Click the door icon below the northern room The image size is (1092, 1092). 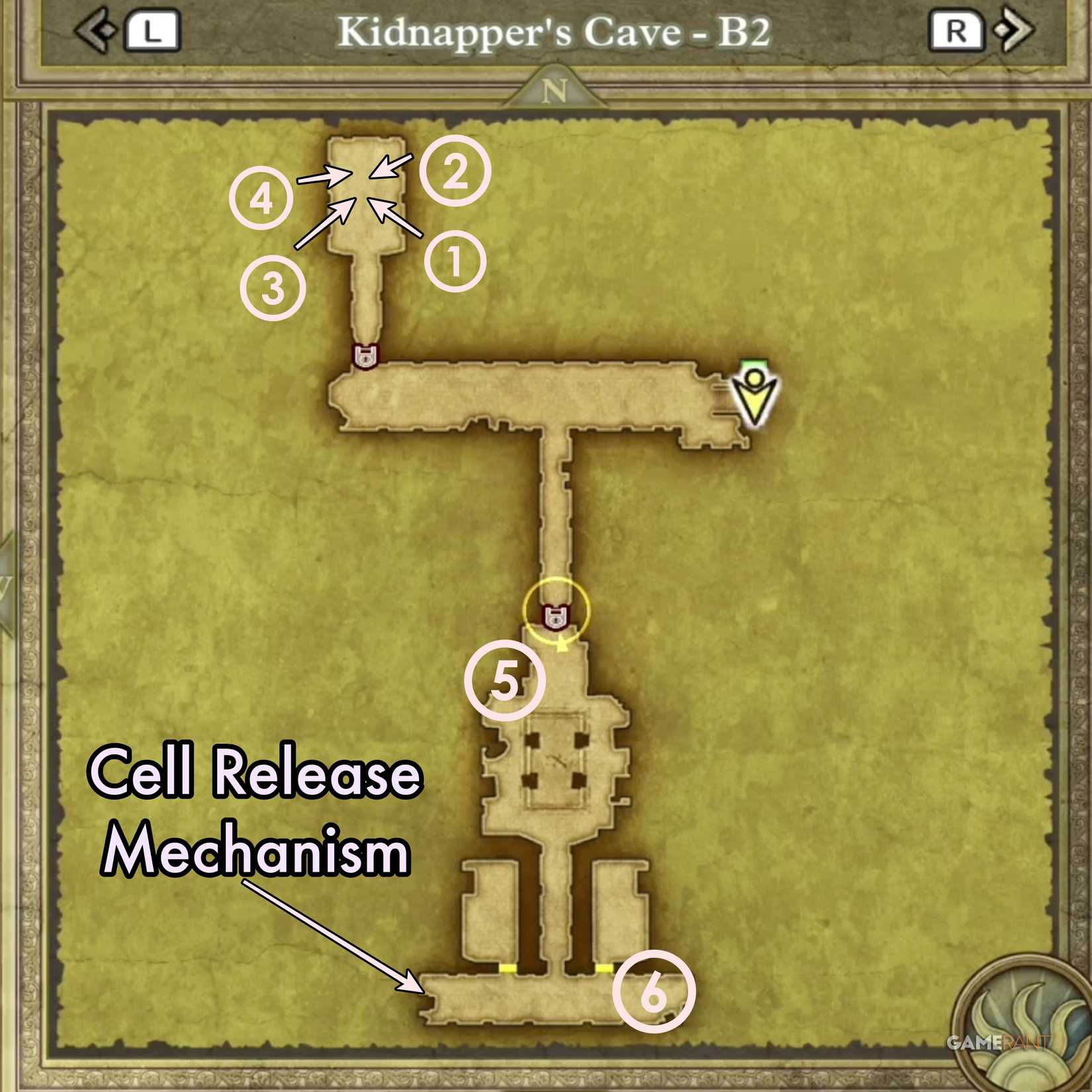pos(365,356)
